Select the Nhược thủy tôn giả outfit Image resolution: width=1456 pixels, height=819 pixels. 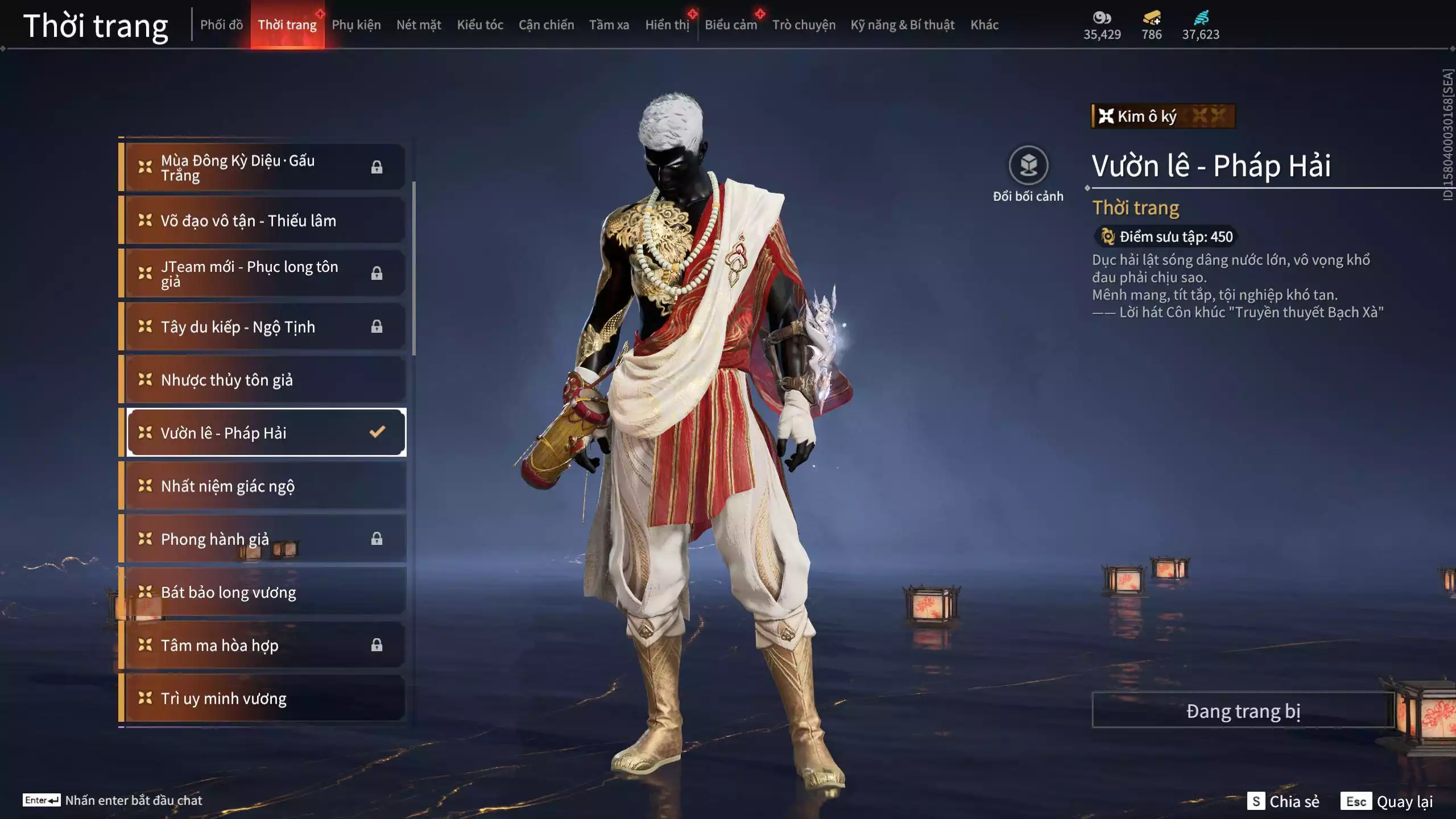[265, 380]
